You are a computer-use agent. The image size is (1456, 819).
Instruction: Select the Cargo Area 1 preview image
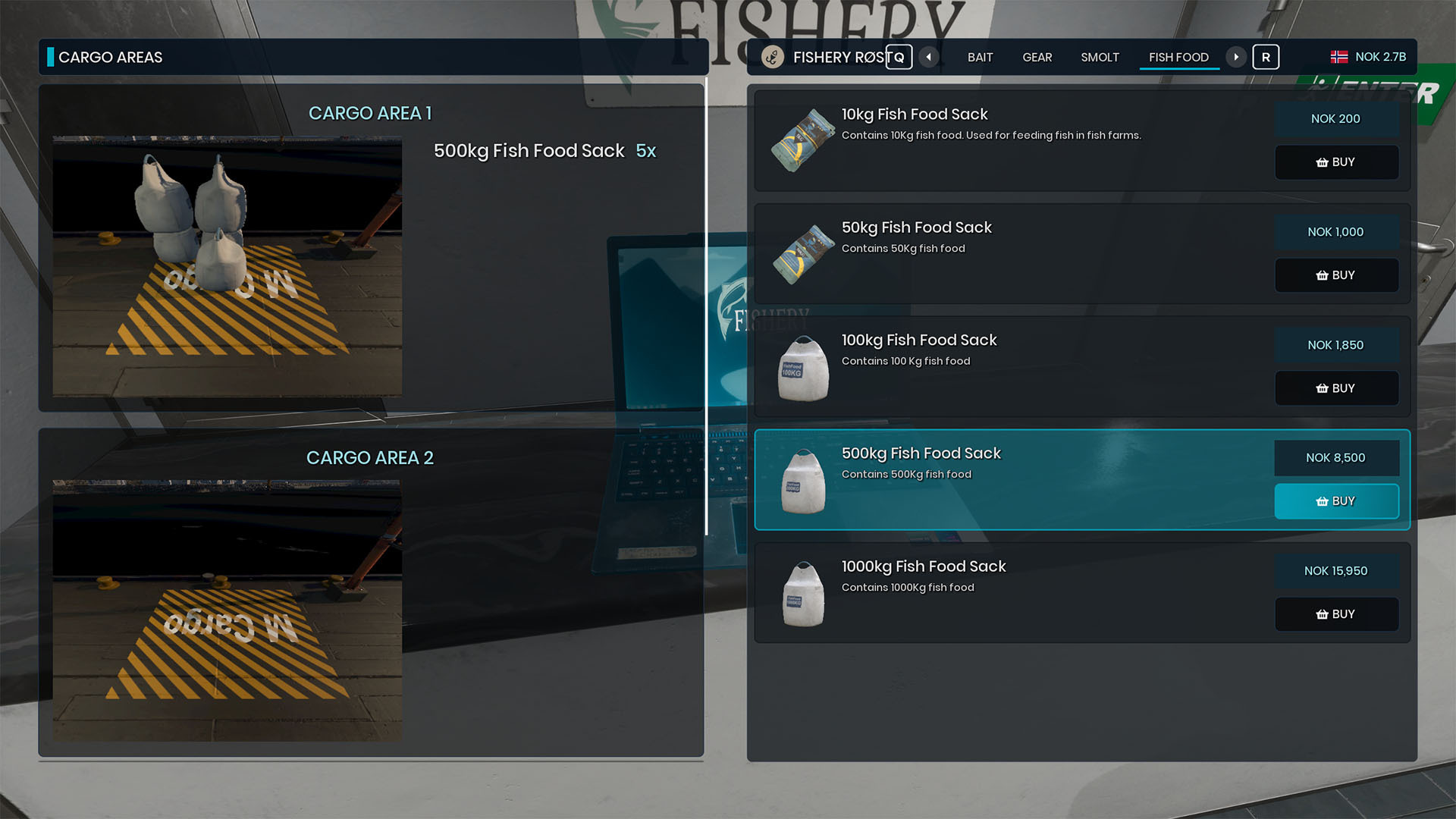pos(227,265)
